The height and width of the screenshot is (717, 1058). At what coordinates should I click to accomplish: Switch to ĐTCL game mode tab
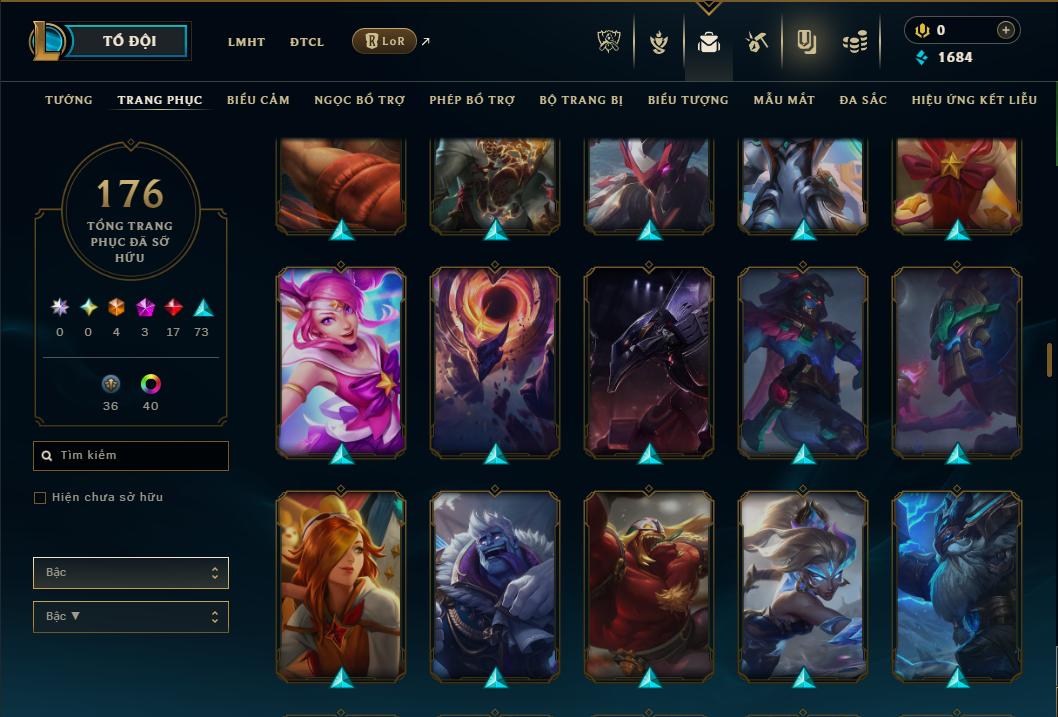[x=307, y=42]
